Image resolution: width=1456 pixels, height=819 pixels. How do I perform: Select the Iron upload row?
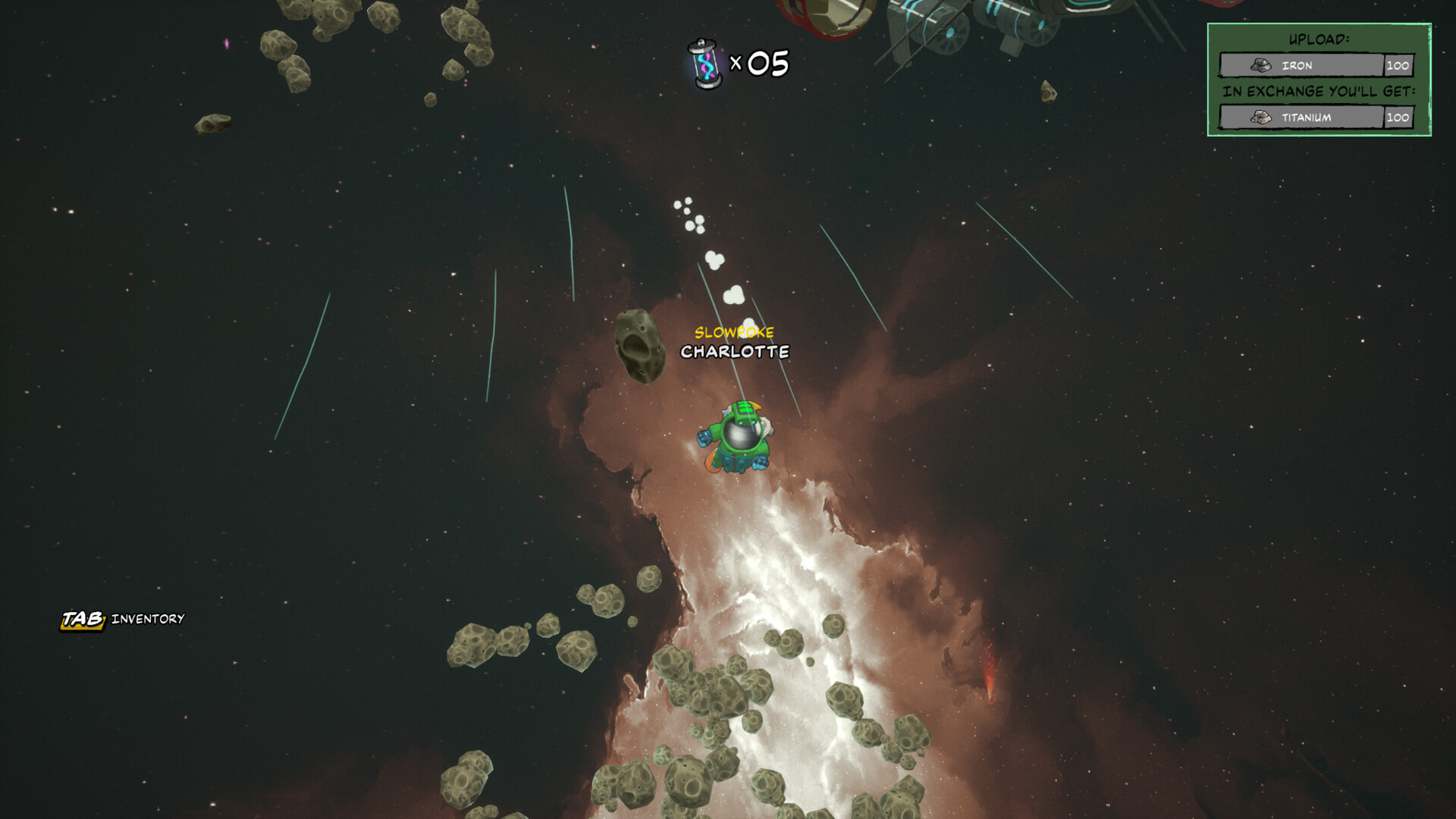(1316, 66)
